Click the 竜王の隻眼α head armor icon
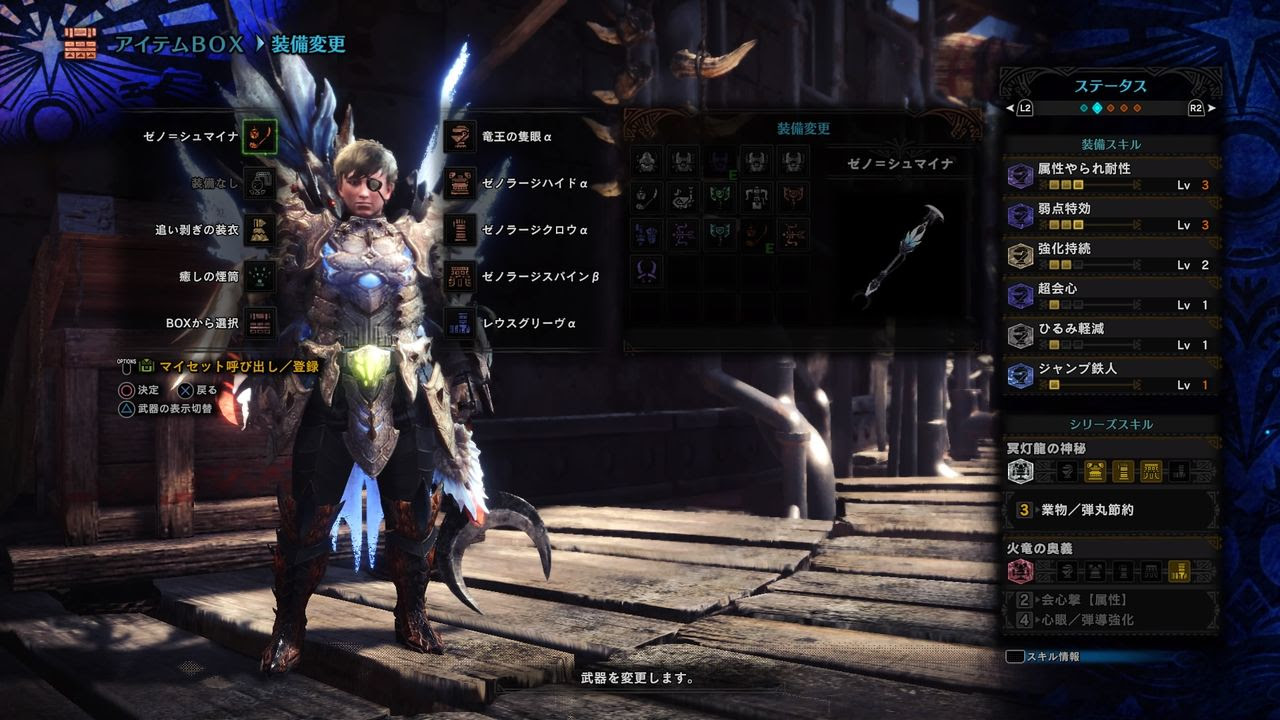This screenshot has width=1280, height=720. pyautogui.click(x=459, y=137)
